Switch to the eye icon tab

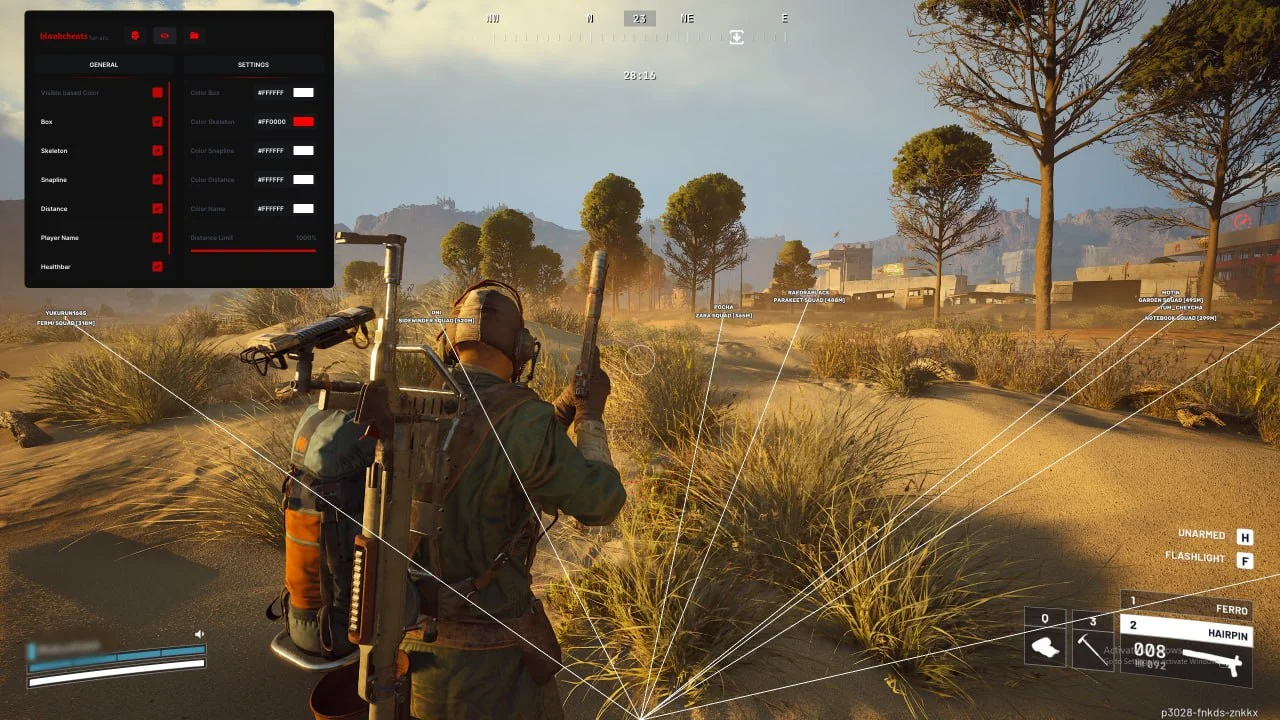coord(165,36)
